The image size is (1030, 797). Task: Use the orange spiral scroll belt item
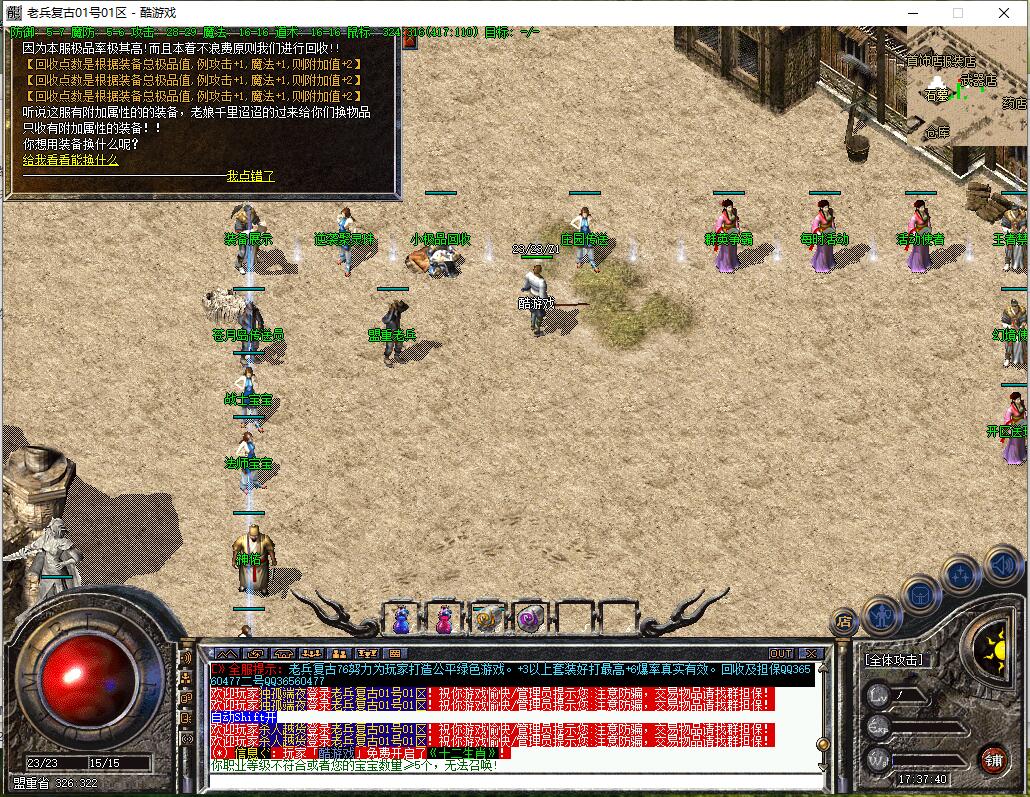487,620
